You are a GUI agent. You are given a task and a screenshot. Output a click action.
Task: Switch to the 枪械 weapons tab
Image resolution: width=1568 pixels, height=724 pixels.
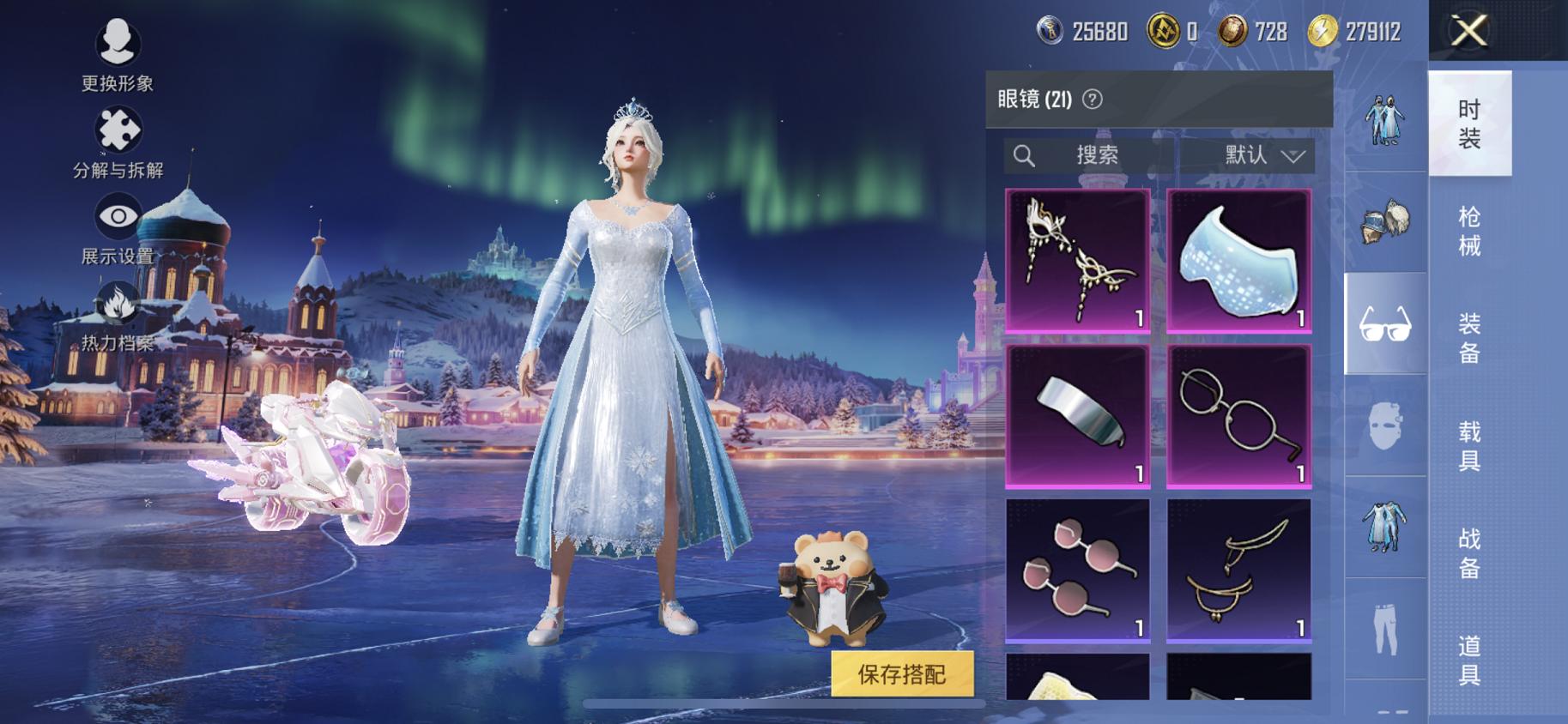pos(1470,233)
